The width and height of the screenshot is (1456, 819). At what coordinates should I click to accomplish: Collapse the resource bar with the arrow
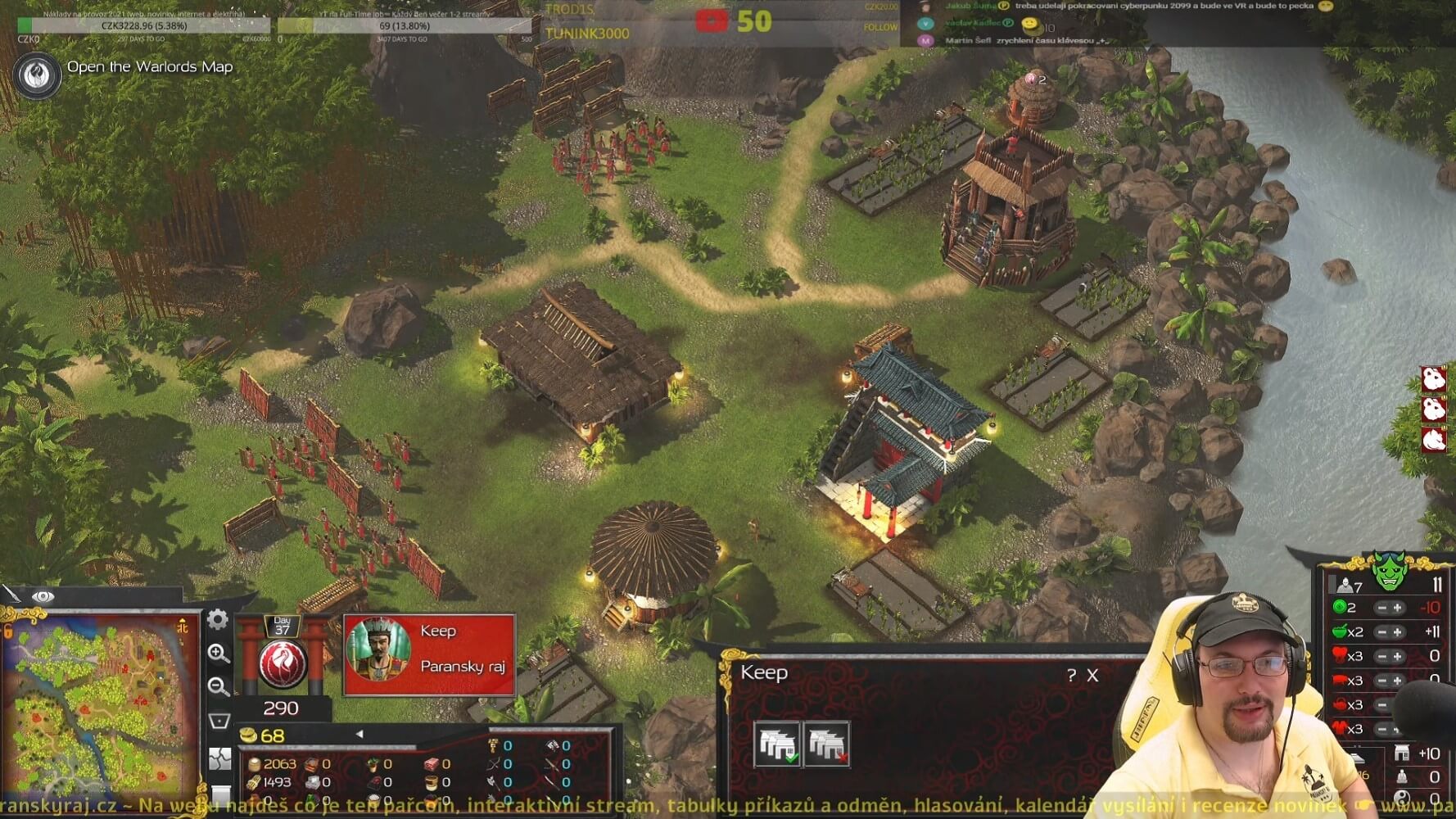pyautogui.click(x=359, y=735)
